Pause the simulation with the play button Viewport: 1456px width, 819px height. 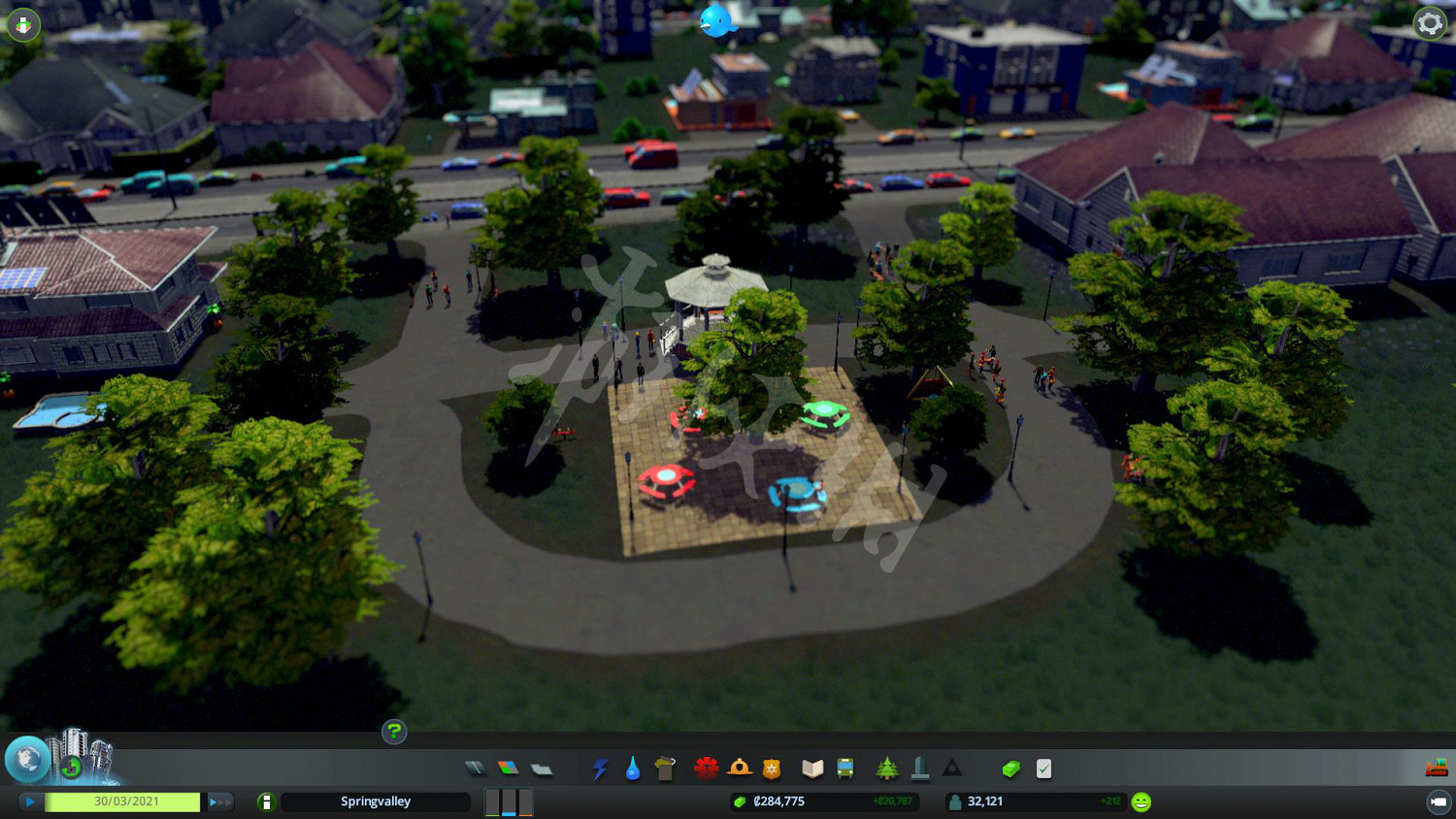pyautogui.click(x=30, y=802)
